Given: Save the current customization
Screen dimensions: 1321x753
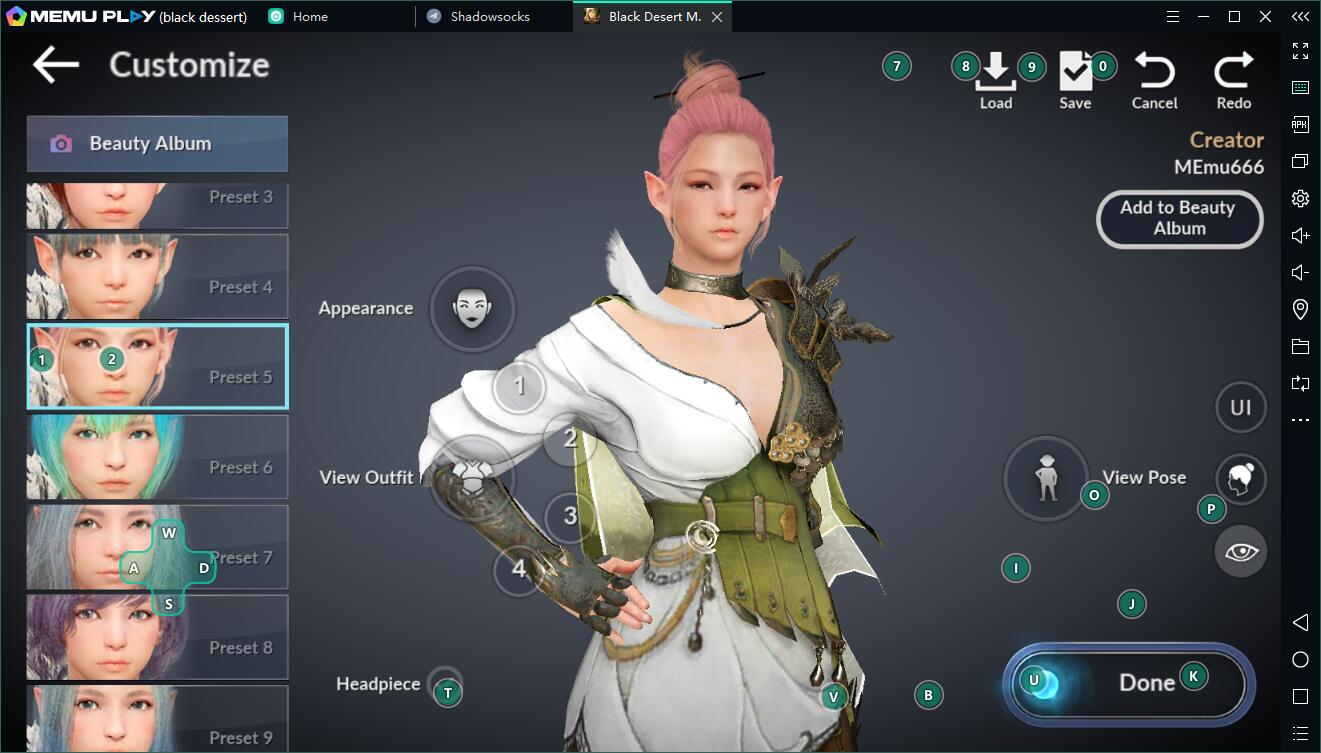Looking at the screenshot, I should pyautogui.click(x=1075, y=80).
